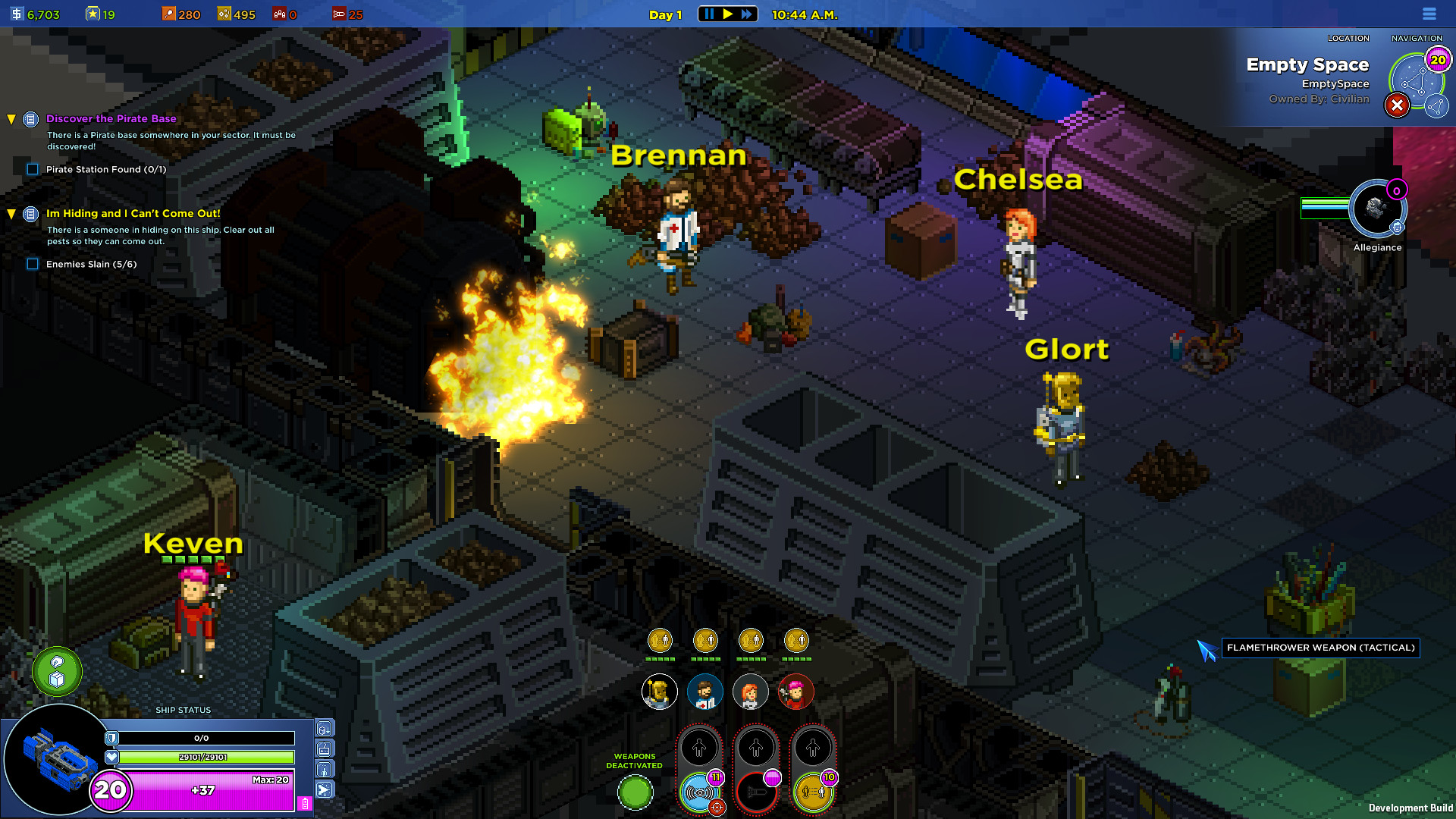Viewport: 1456px width, 819px height.
Task: Cancel navigation with the red X button
Action: pos(1397,105)
